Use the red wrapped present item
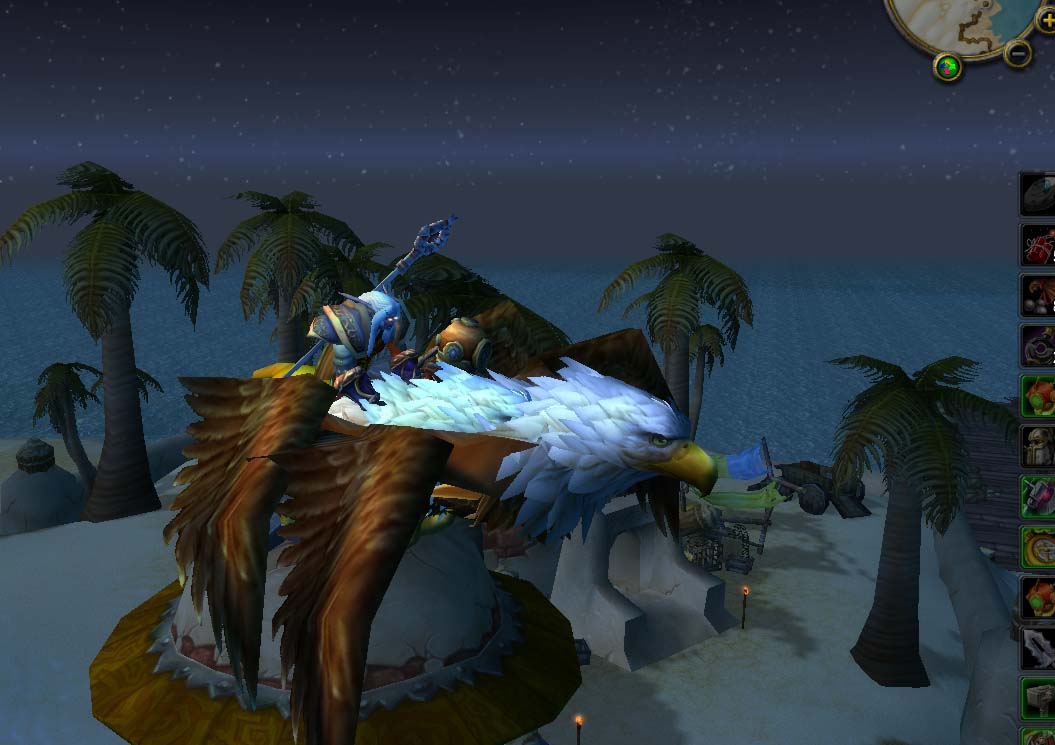 1038,245
